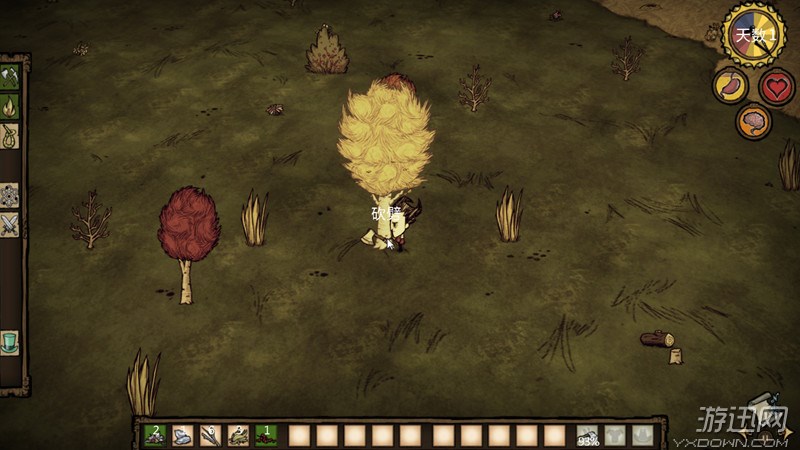Open the Tools crafting tab with axe icon
The image size is (800, 450).
pyautogui.click(x=10, y=77)
